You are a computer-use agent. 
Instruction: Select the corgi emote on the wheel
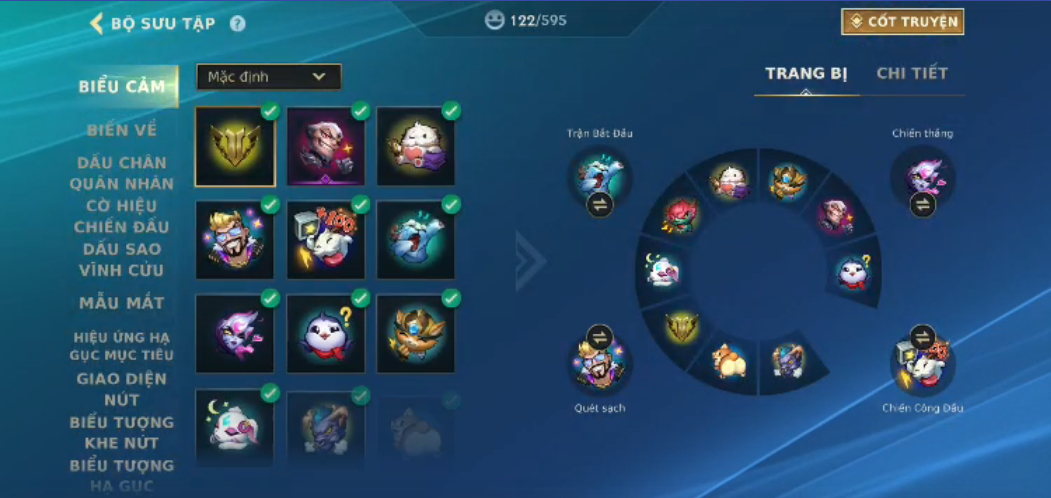[729, 361]
